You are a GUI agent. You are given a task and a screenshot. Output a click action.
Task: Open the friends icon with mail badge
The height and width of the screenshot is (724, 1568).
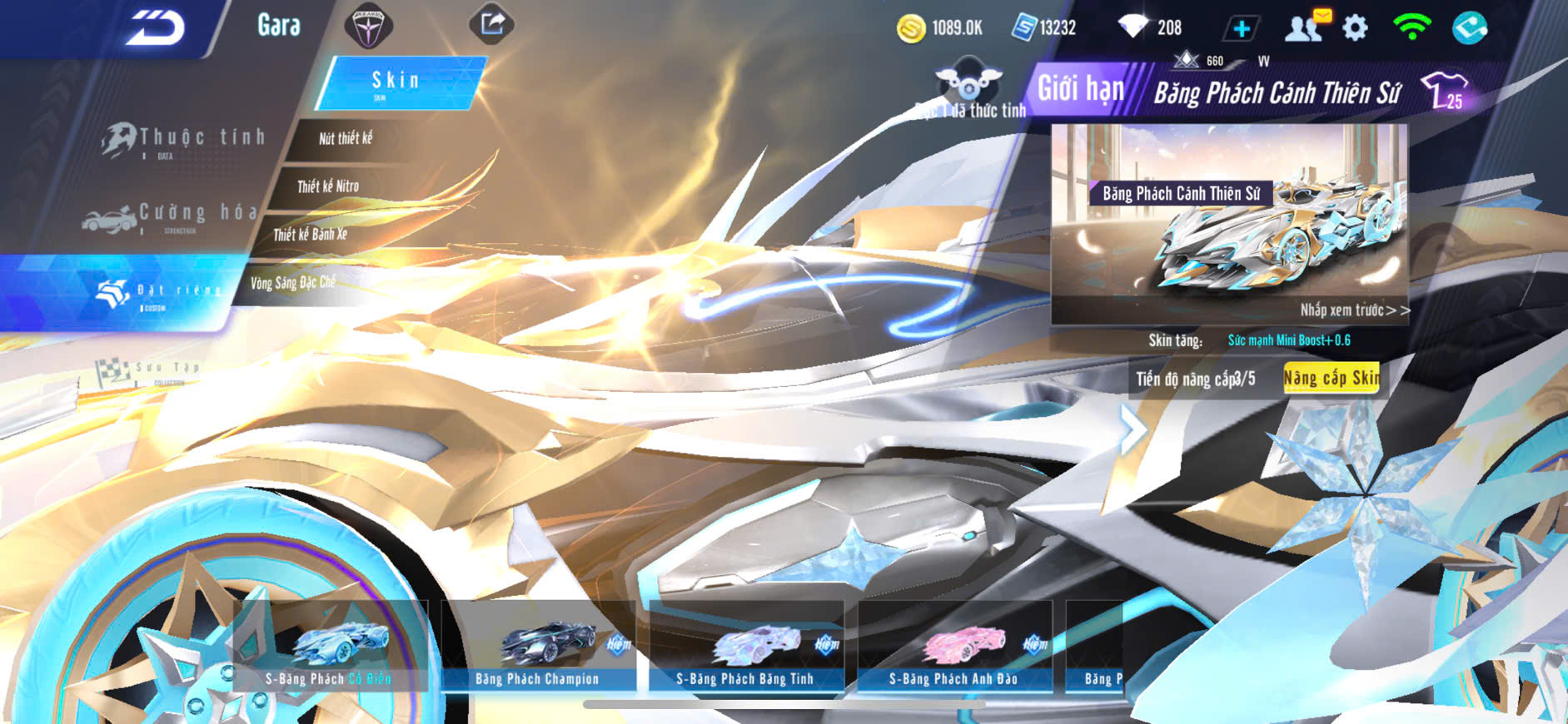pos(1305,27)
